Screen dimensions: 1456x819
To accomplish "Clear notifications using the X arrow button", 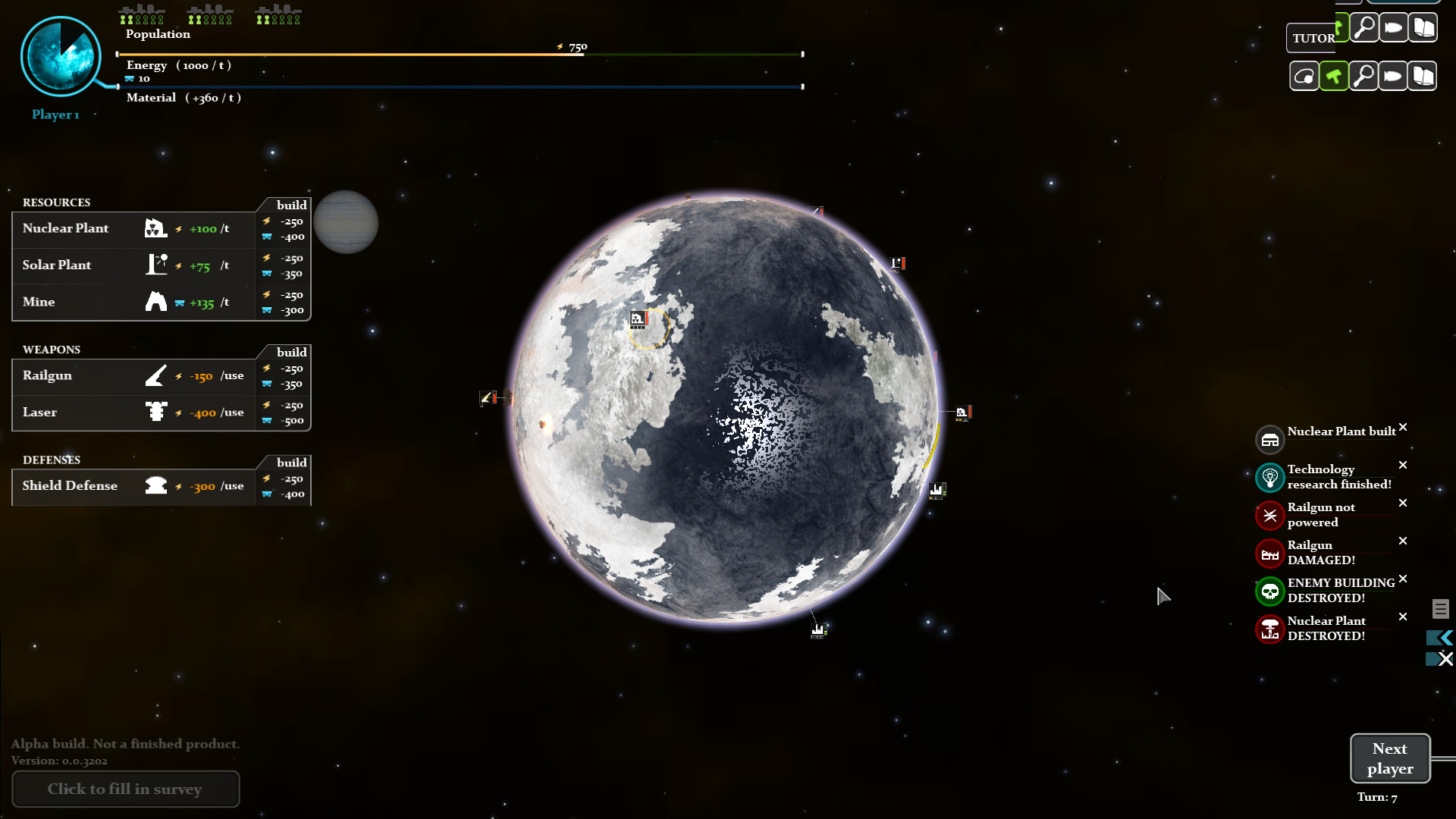I will tap(1440, 659).
